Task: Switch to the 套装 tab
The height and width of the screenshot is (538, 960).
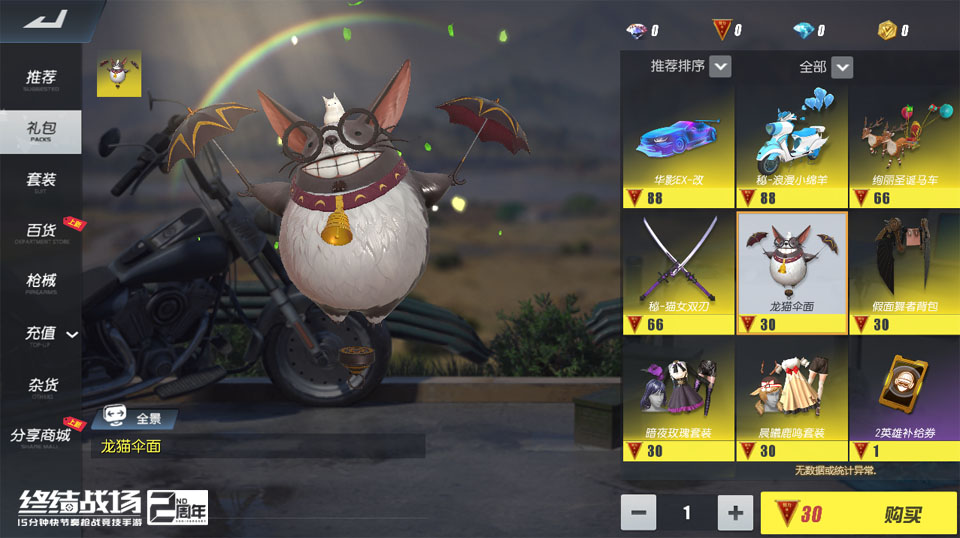Action: 41,180
